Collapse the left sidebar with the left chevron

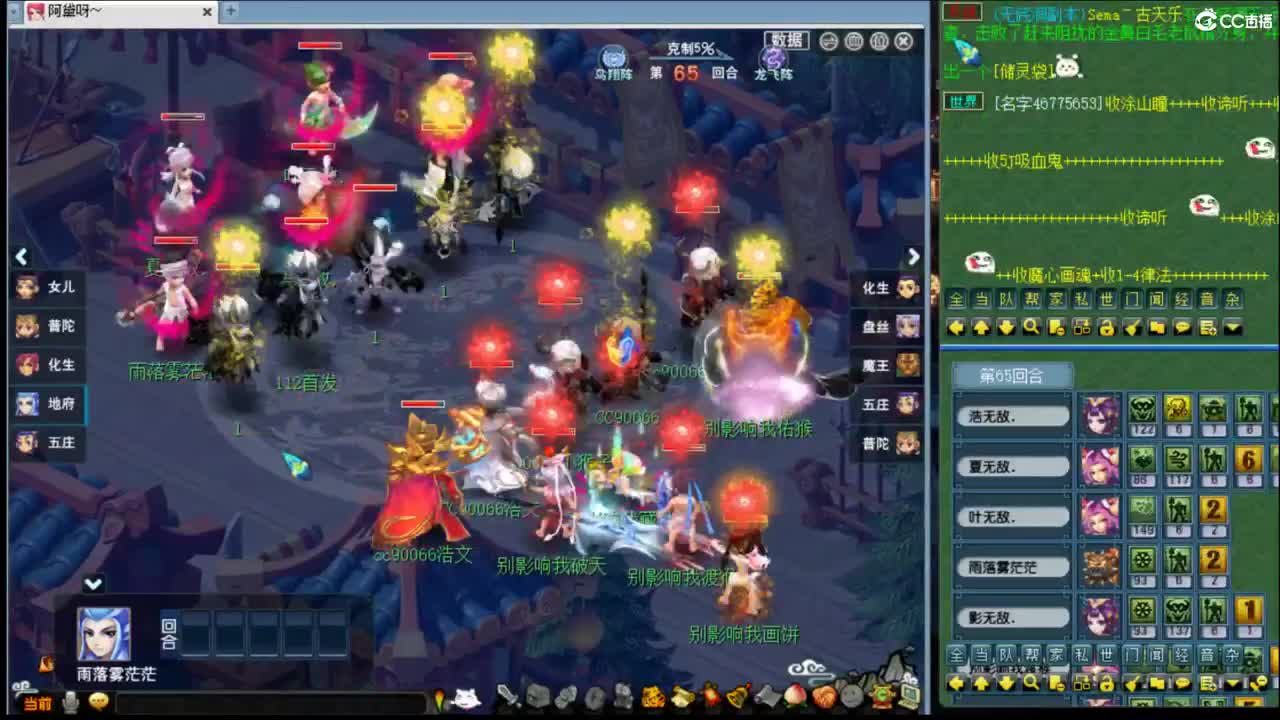21,257
